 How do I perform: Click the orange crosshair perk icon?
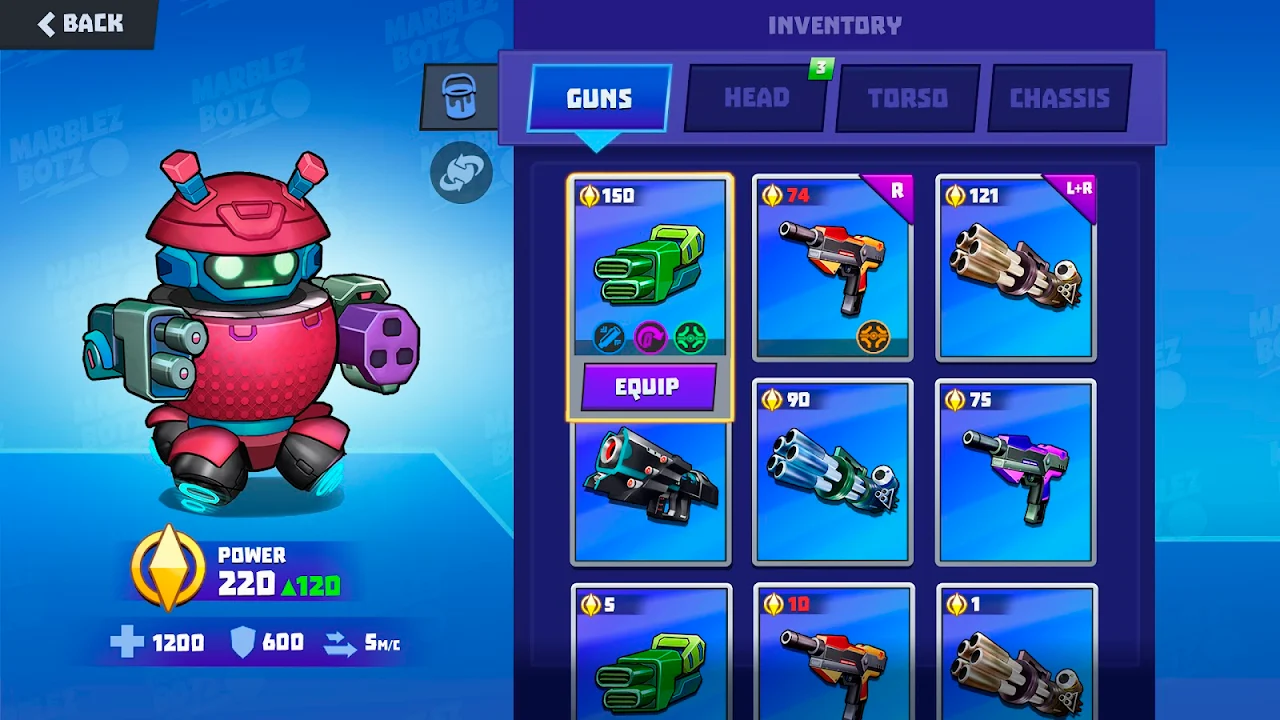pyautogui.click(x=873, y=338)
